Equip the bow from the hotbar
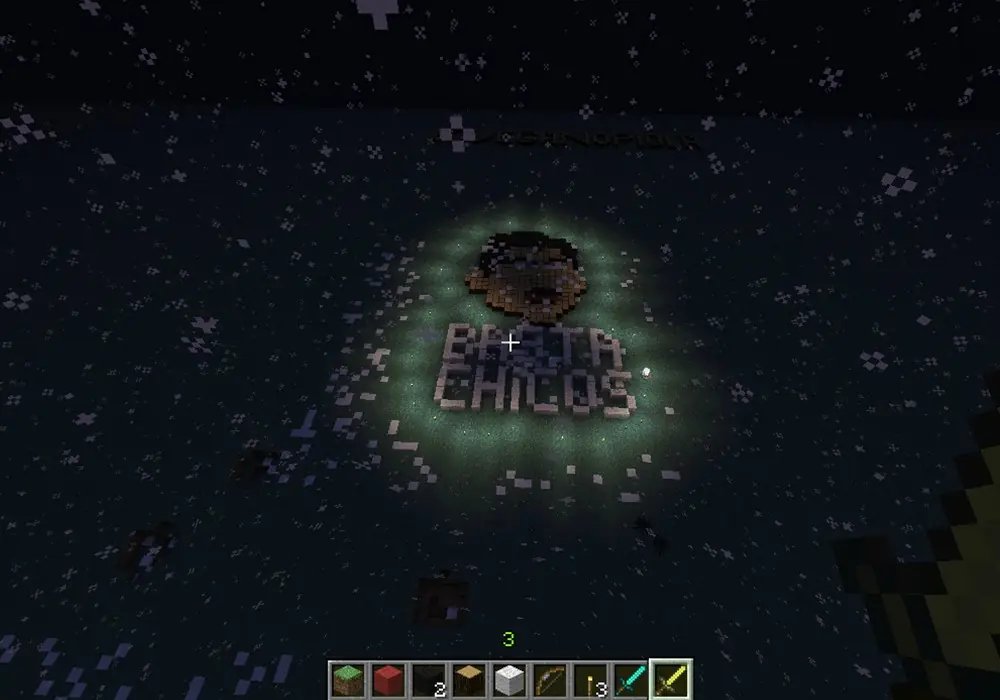Viewport: 1000px width, 700px height. click(549, 679)
